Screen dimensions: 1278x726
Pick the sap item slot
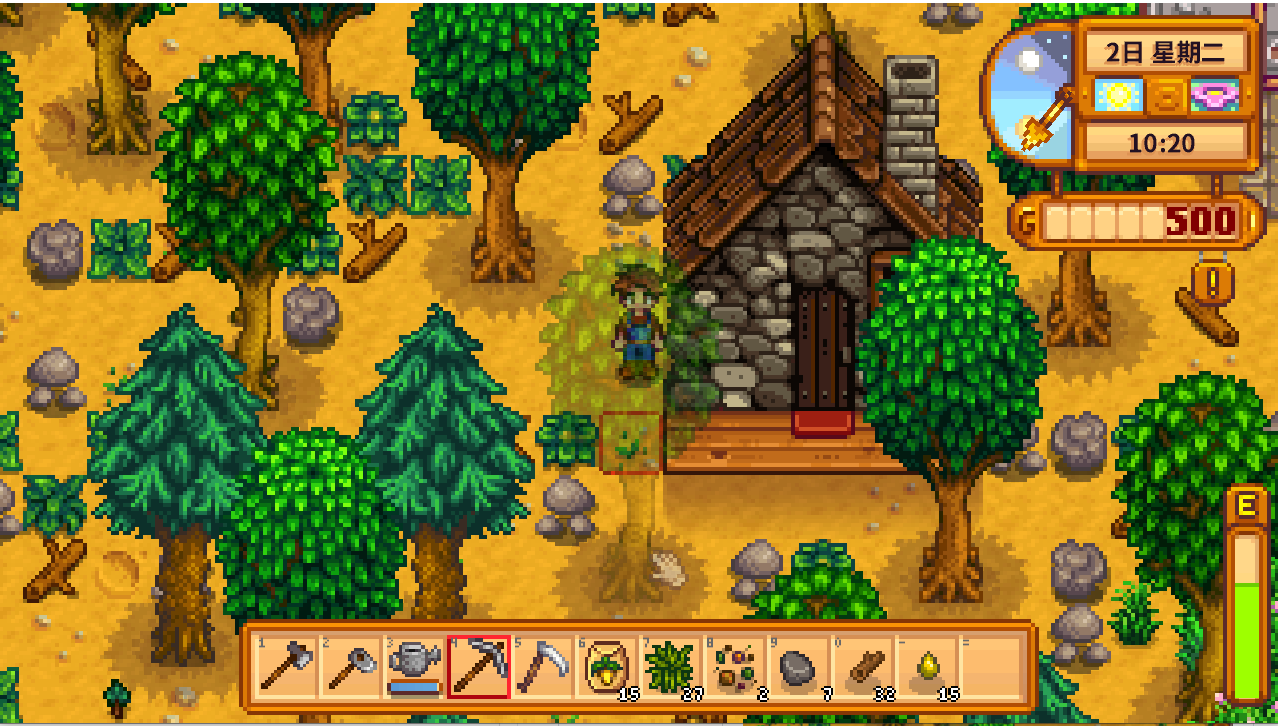coord(926,667)
